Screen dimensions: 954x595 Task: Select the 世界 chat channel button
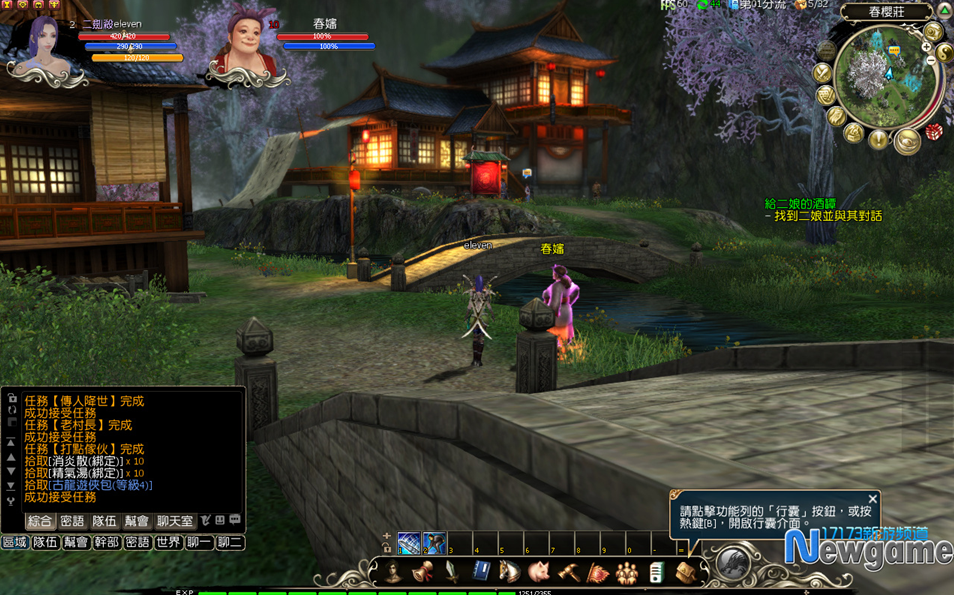pos(168,542)
